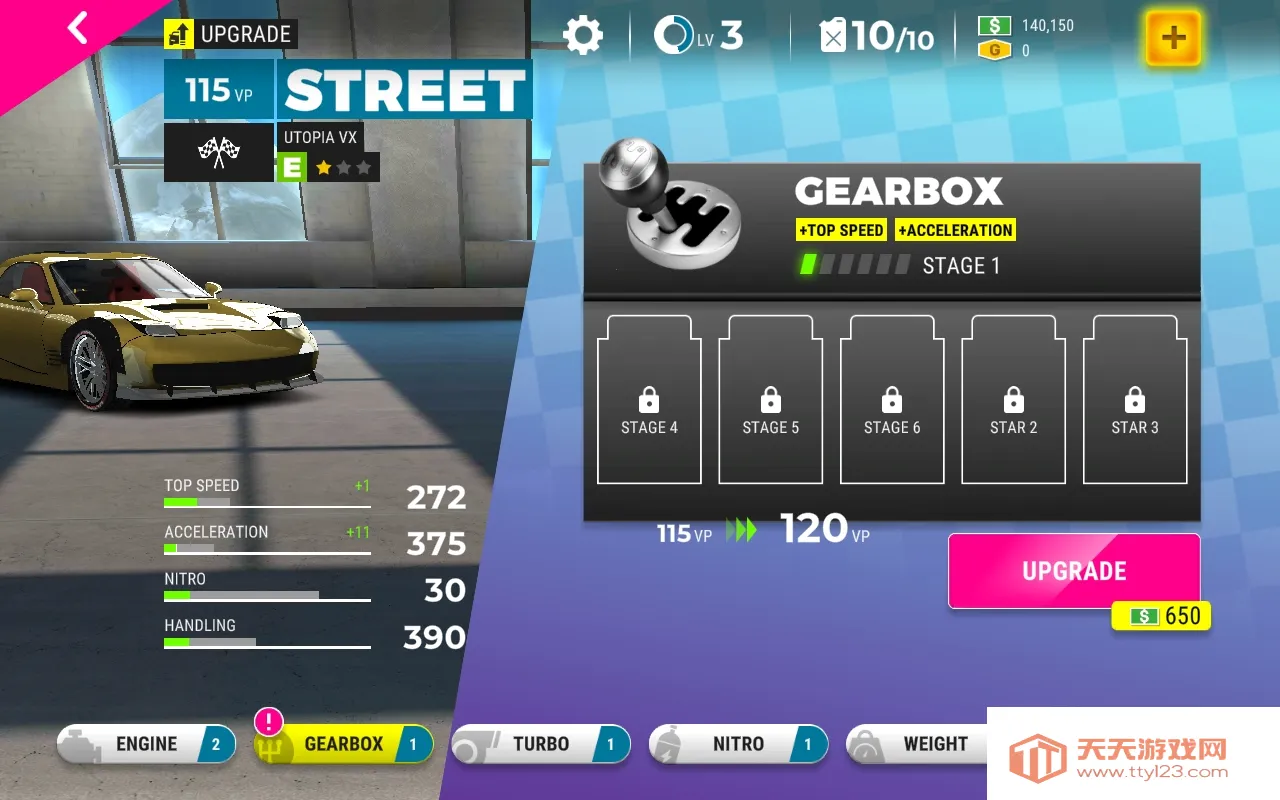
Task: Click the gold currency icon showing 0
Action: [x=995, y=48]
